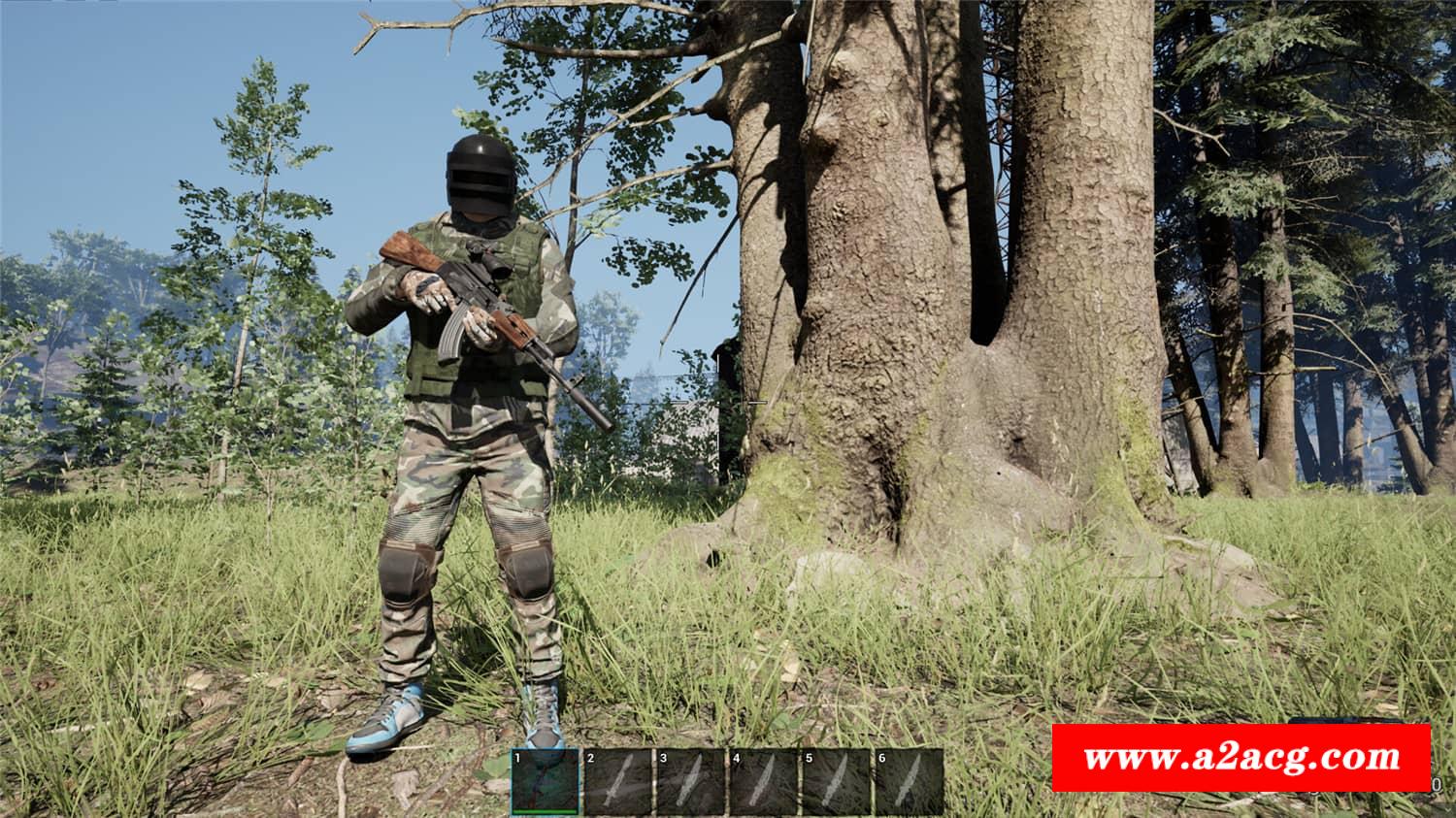Choose hotbar slot 2 with knife placeholder
Image resolution: width=1456 pixels, height=818 pixels.
[618, 782]
